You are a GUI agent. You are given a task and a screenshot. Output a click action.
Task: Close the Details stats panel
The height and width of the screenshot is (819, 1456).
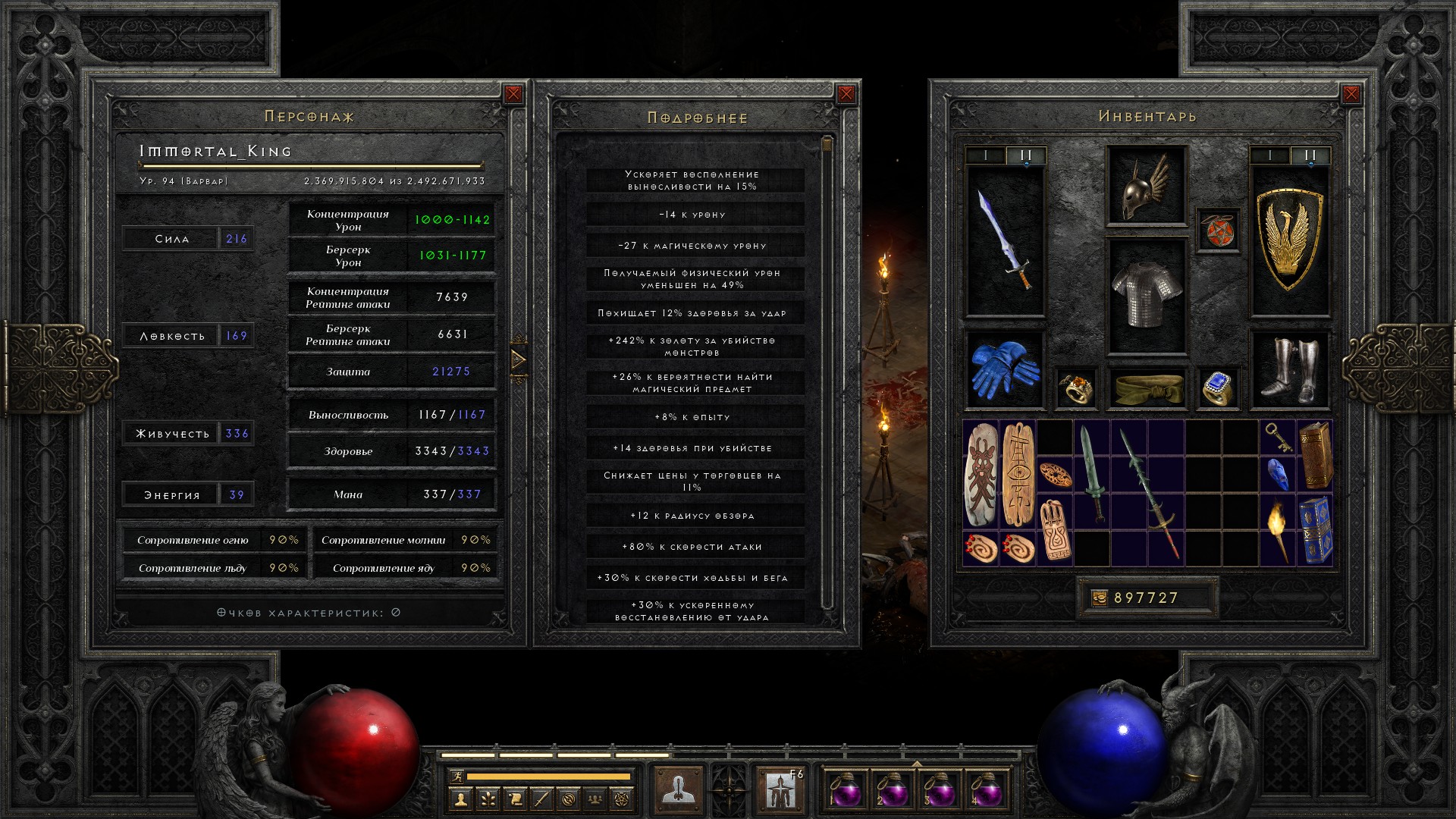(x=846, y=94)
